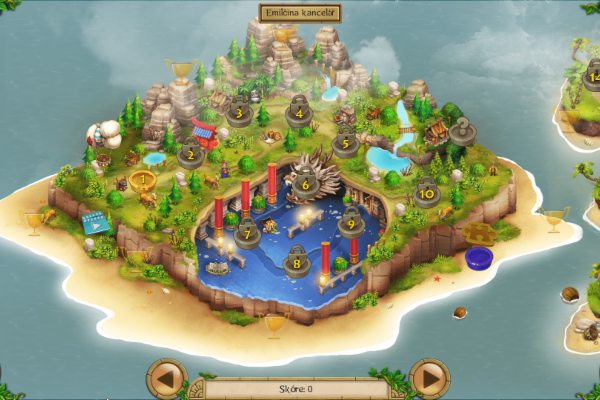The height and width of the screenshot is (400, 600).
Task: Select locked level 9 marker
Action: click(350, 224)
